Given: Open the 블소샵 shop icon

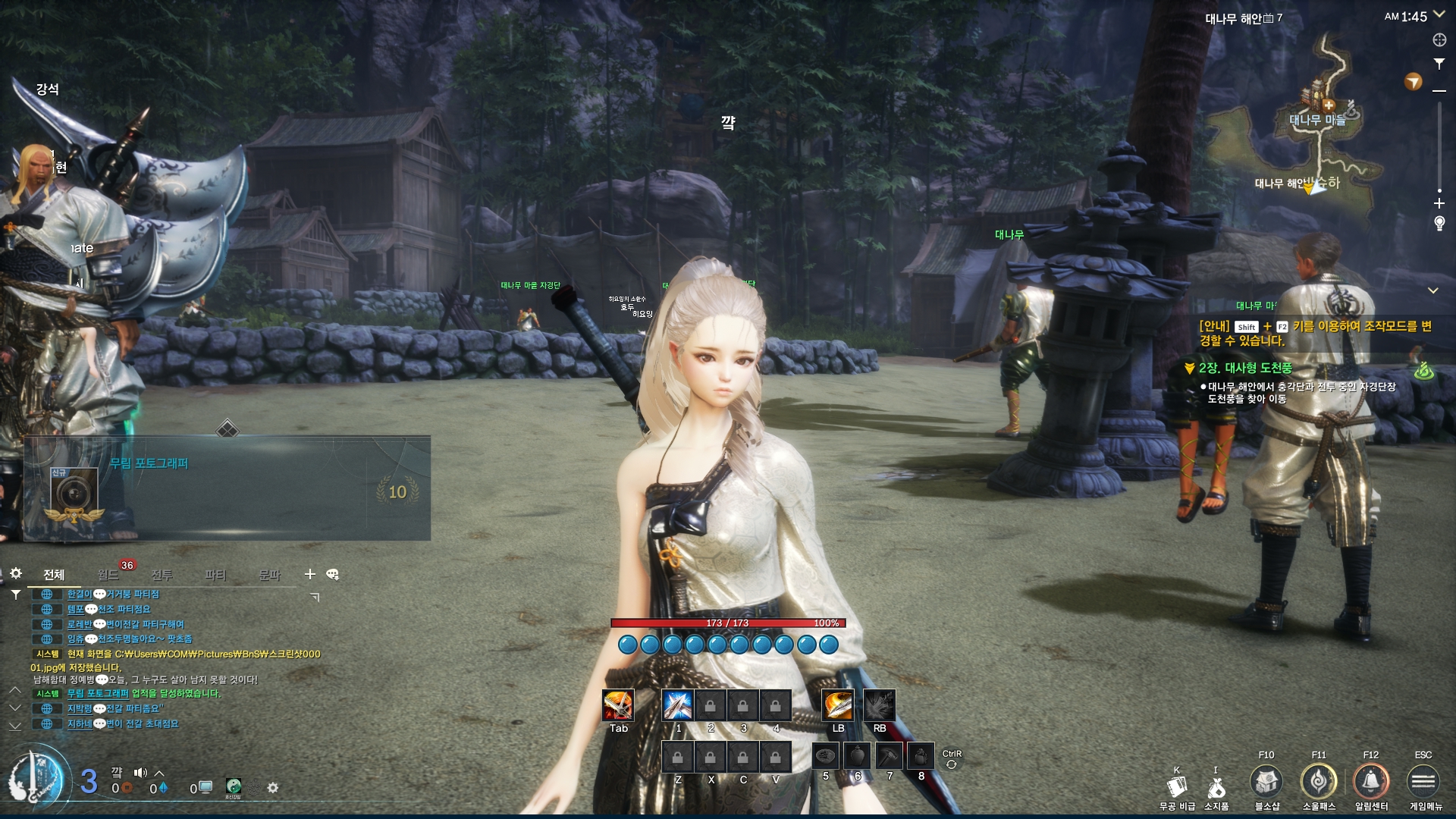Looking at the screenshot, I should [1266, 782].
